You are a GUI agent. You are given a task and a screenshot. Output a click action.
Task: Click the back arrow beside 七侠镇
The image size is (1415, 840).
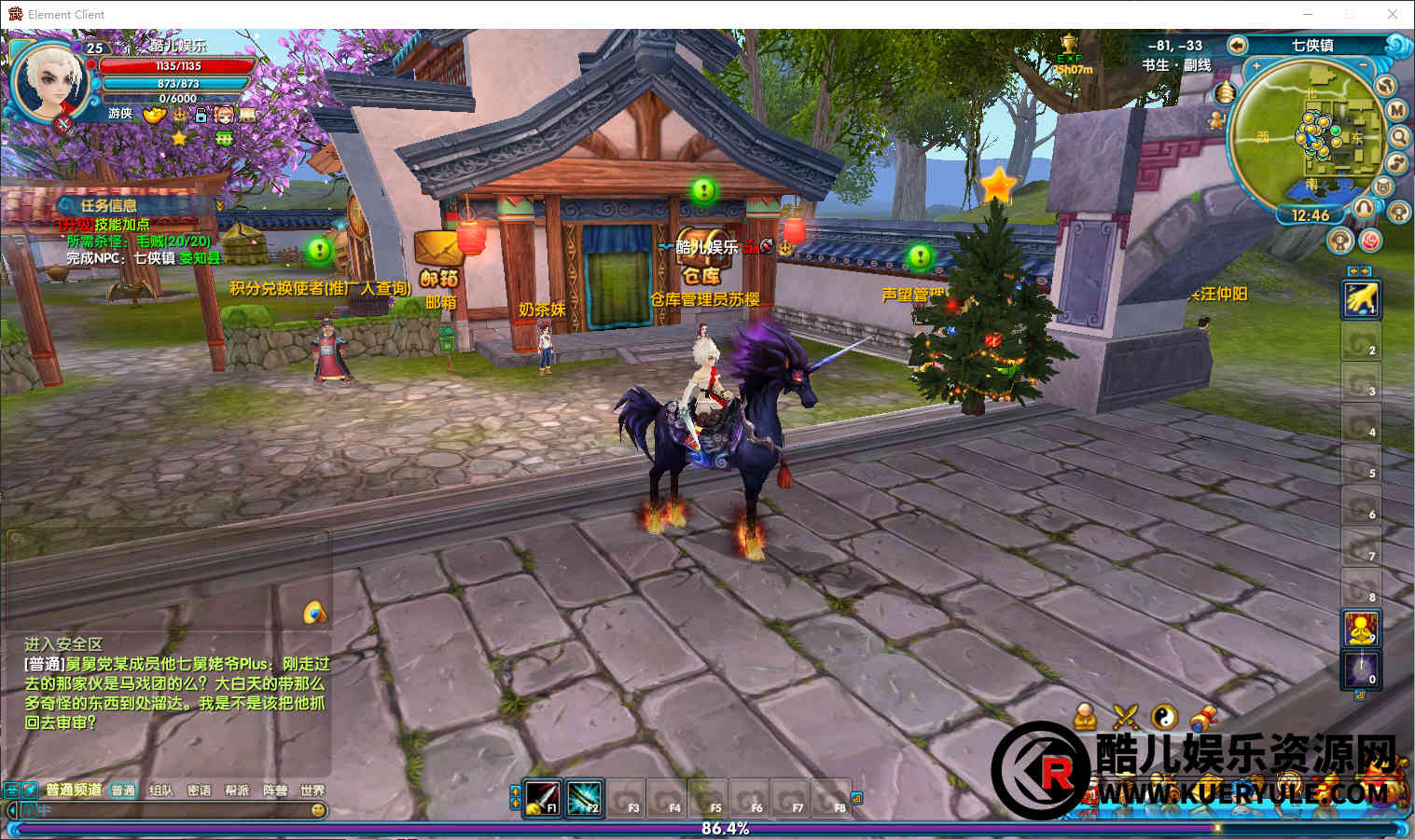point(1237,45)
